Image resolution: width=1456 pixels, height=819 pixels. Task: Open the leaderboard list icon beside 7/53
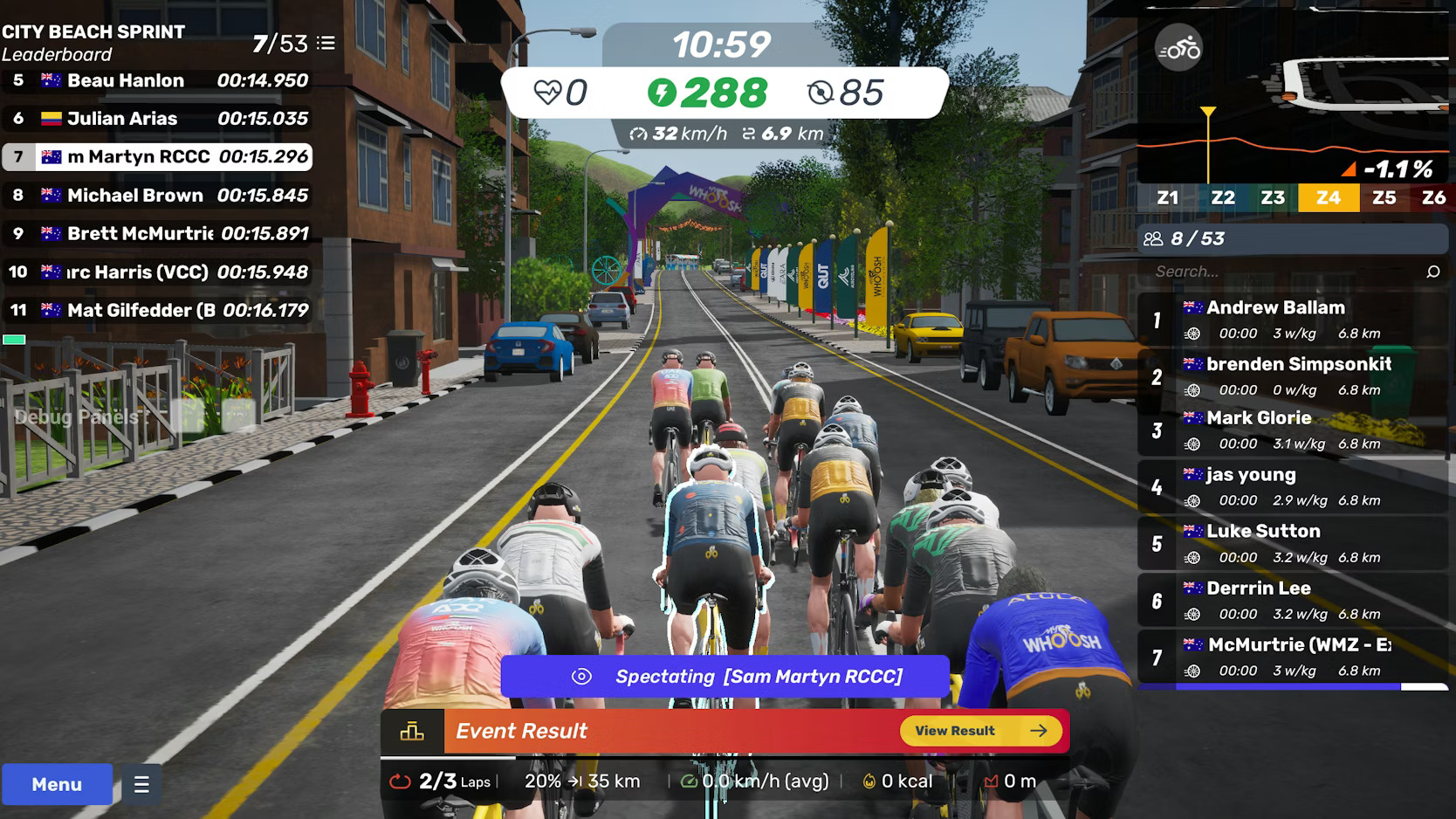(327, 43)
